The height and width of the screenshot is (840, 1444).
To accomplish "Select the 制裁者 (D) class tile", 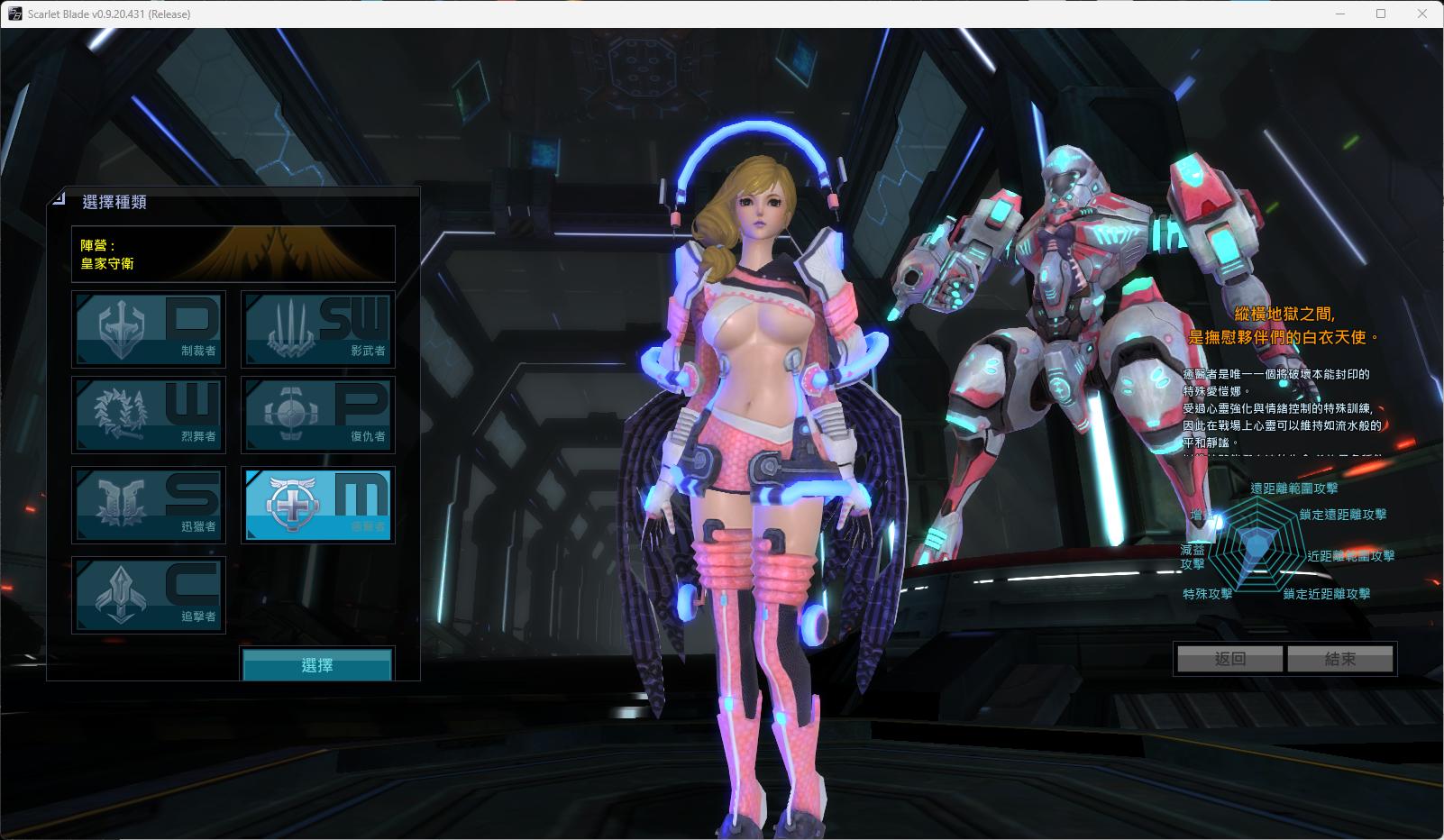I will click(149, 329).
